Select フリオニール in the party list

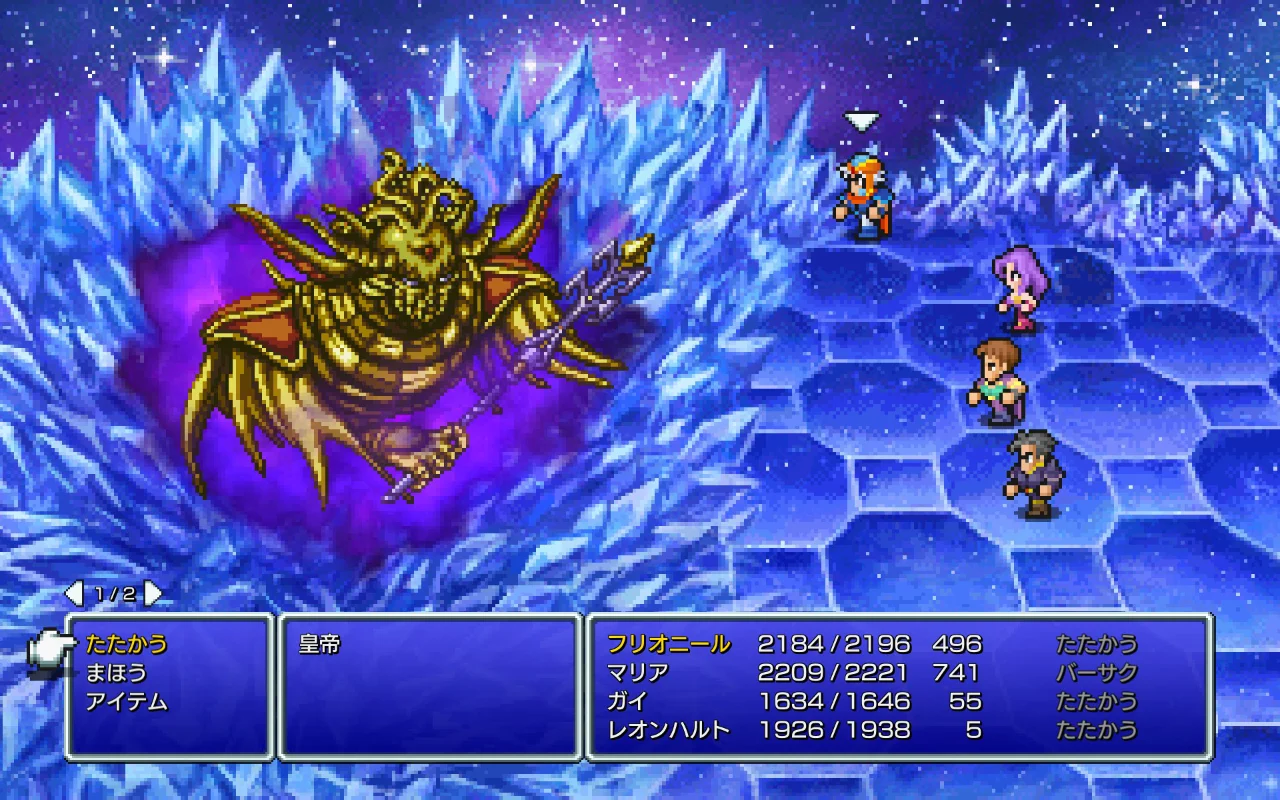(668, 644)
